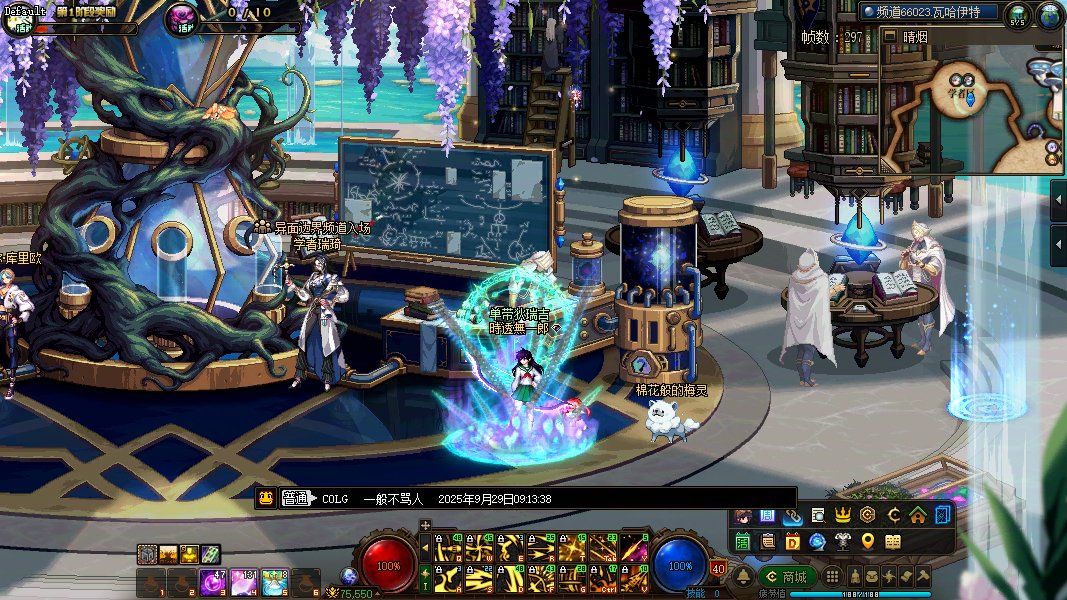
Task: Click the blue chain link icon
Action: tap(793, 516)
